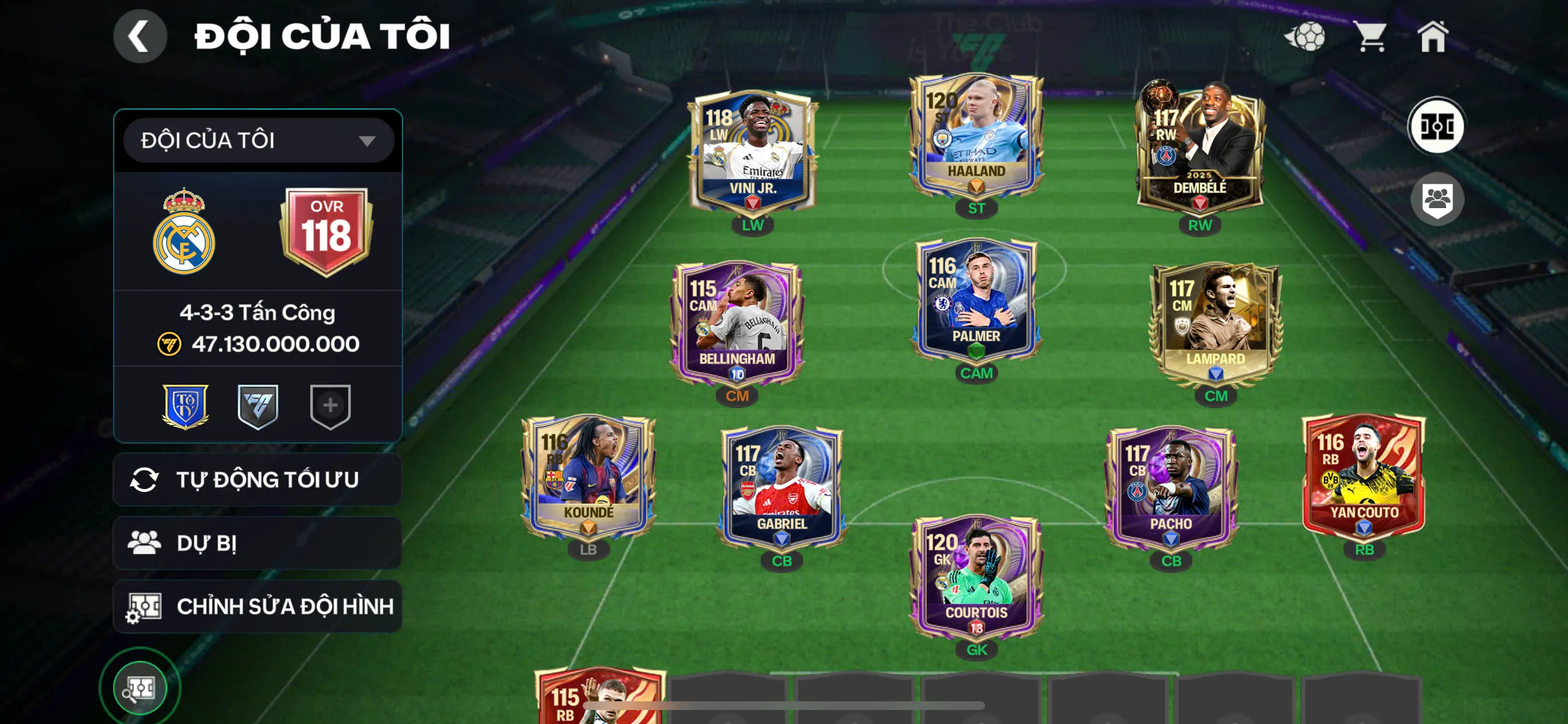1568x724 pixels.
Task: Toggle Courtois' GK position marker
Action: (x=977, y=649)
